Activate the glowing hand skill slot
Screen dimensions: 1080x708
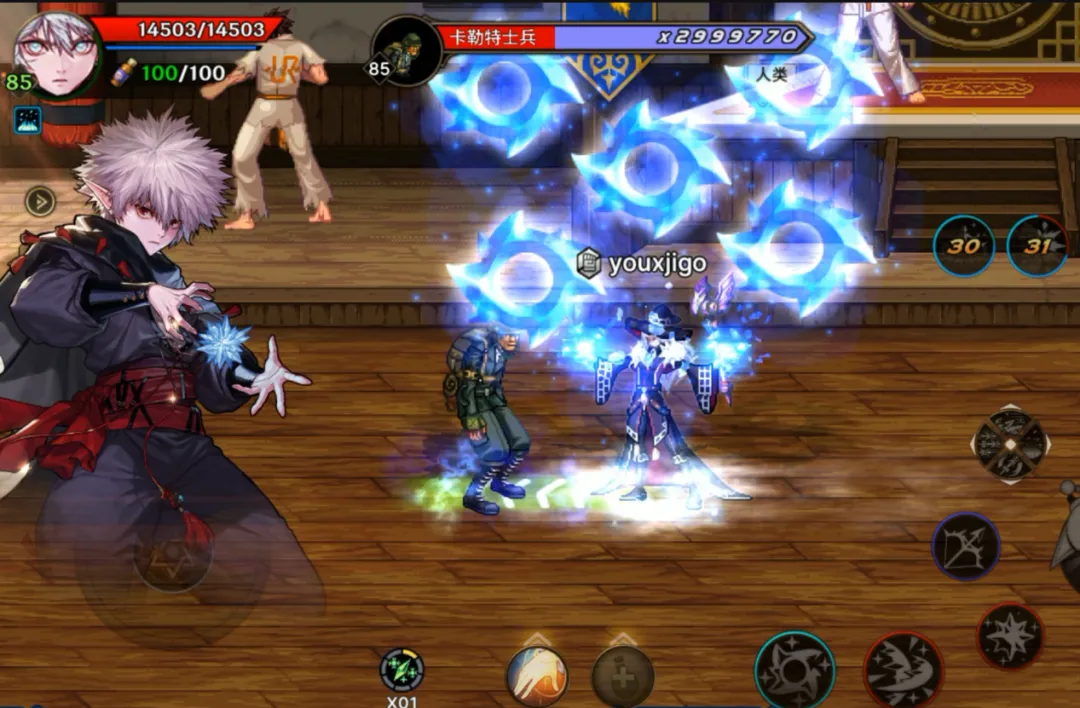pos(537,675)
